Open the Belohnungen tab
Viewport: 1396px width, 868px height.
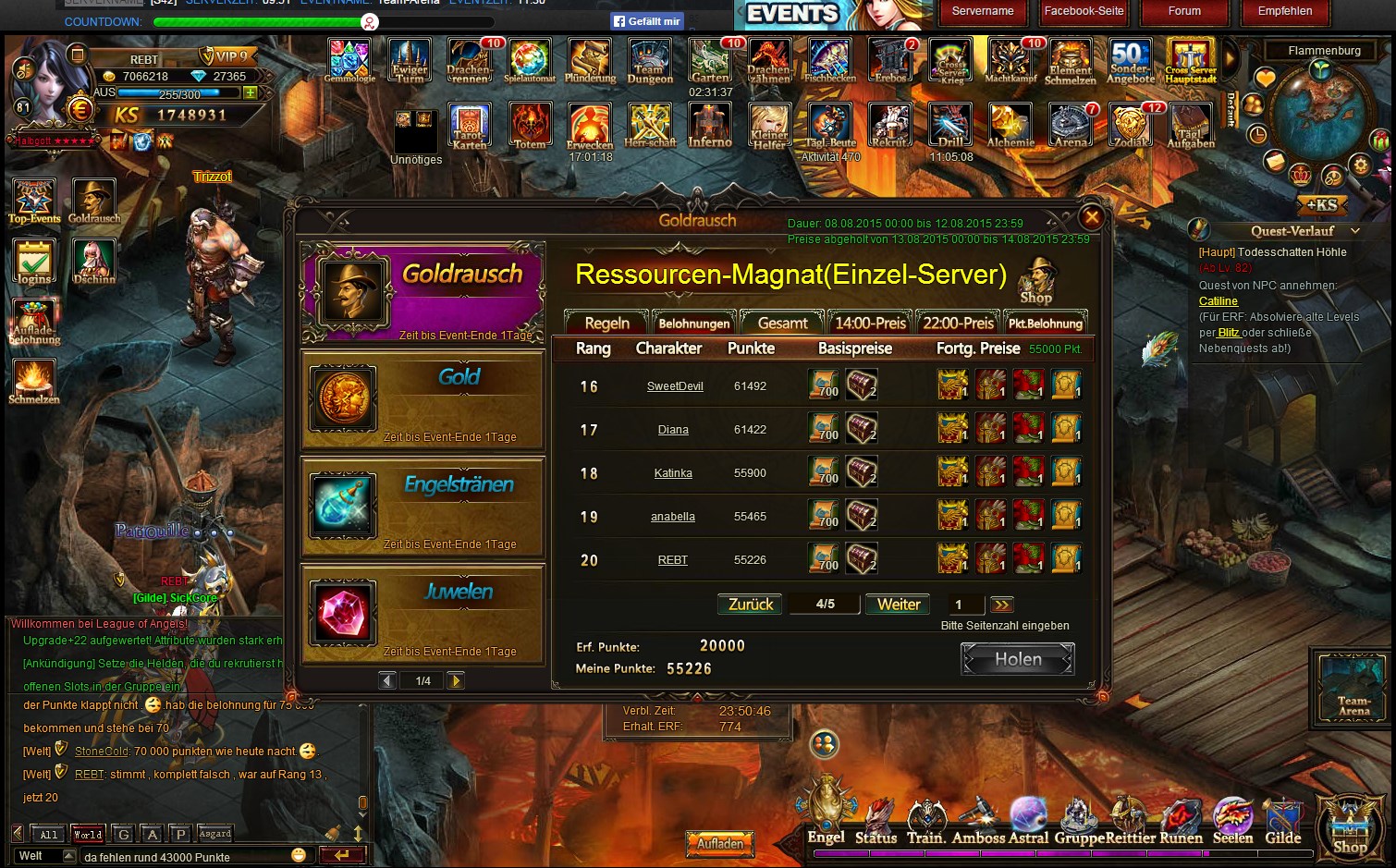693,323
